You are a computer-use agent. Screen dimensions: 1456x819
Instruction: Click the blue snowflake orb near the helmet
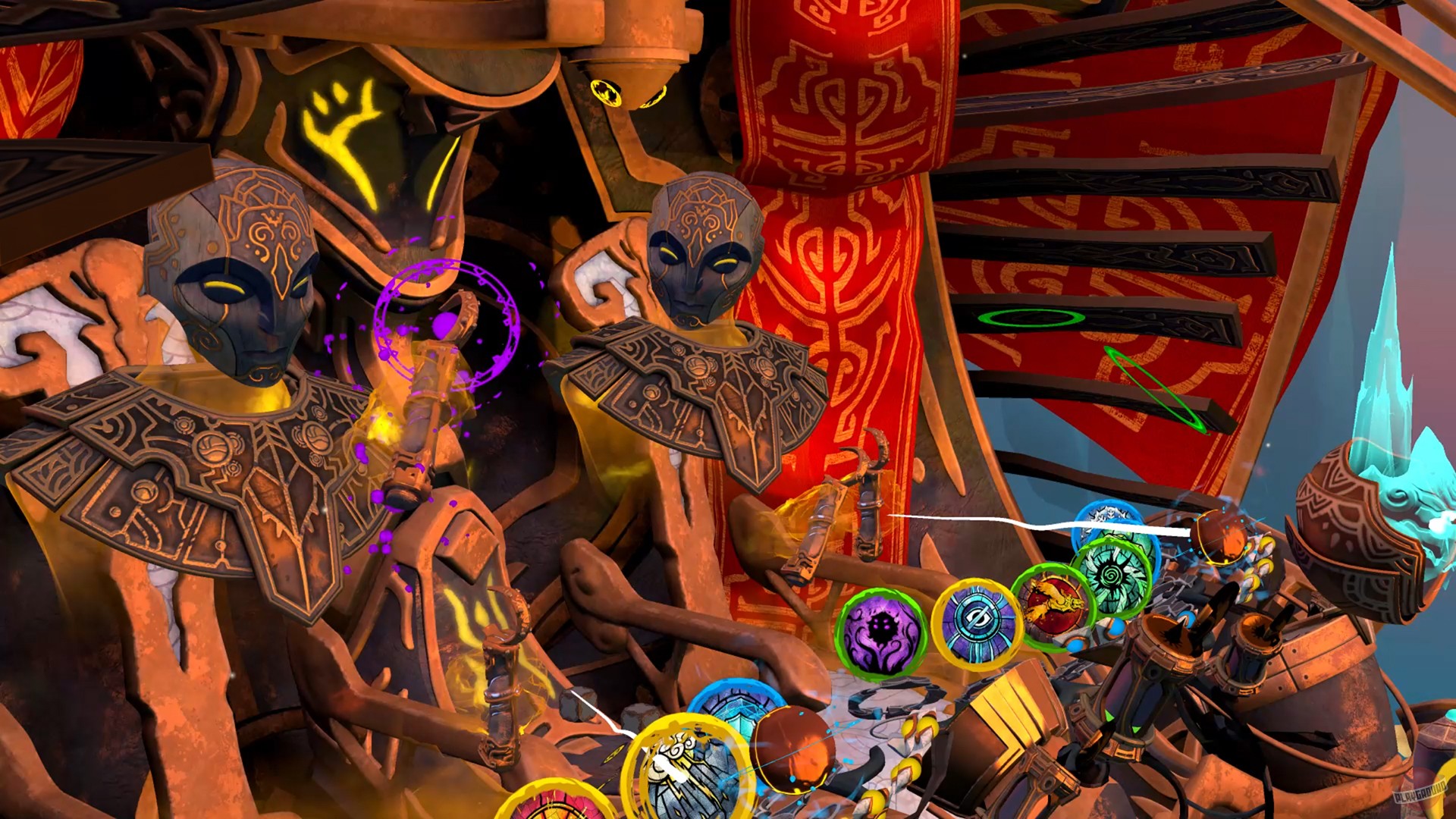(1106, 517)
